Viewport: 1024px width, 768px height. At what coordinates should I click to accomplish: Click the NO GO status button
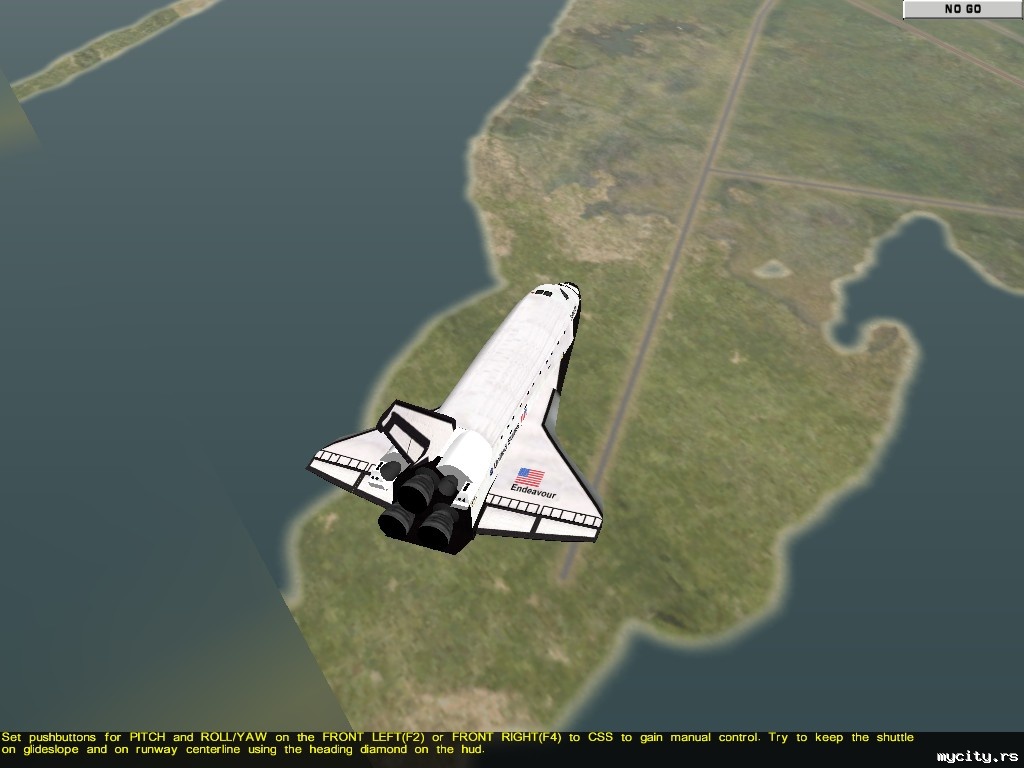(x=962, y=9)
